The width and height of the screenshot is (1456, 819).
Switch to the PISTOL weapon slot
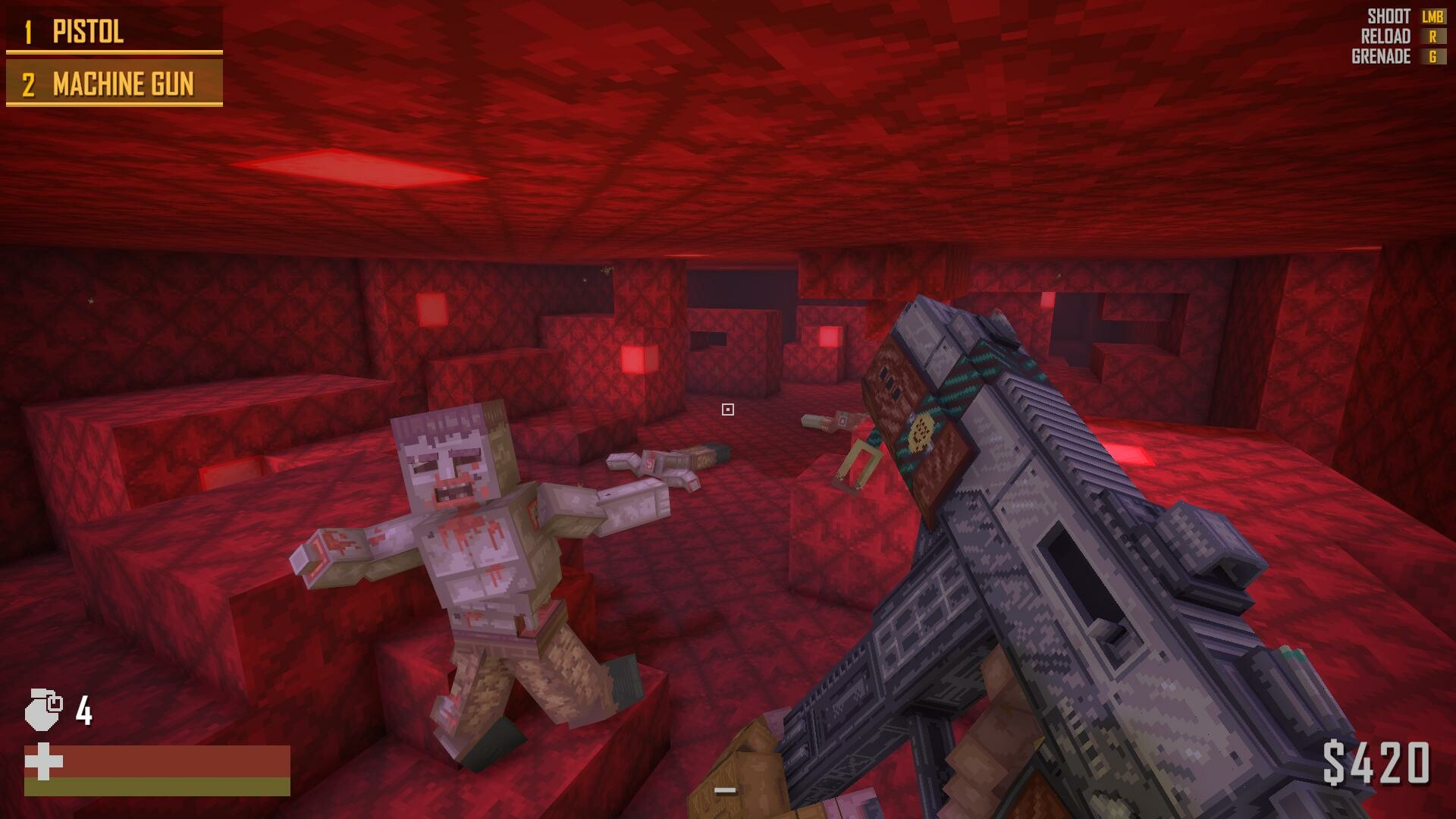(x=87, y=33)
